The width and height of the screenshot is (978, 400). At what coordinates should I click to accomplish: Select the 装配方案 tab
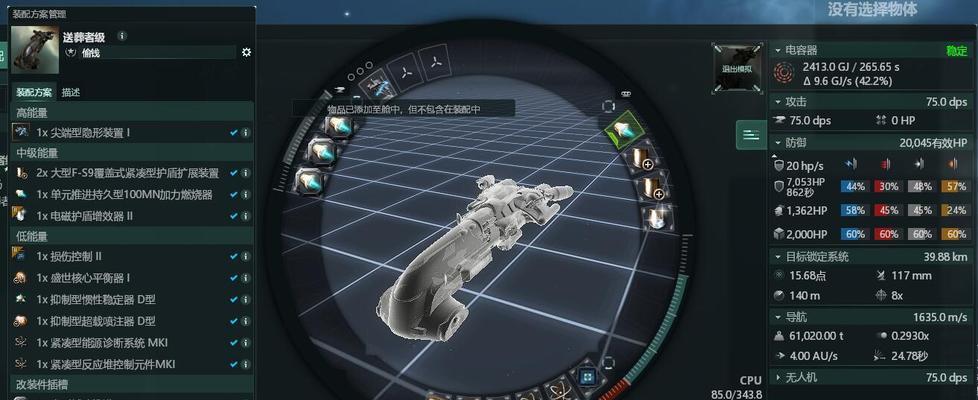point(34,92)
